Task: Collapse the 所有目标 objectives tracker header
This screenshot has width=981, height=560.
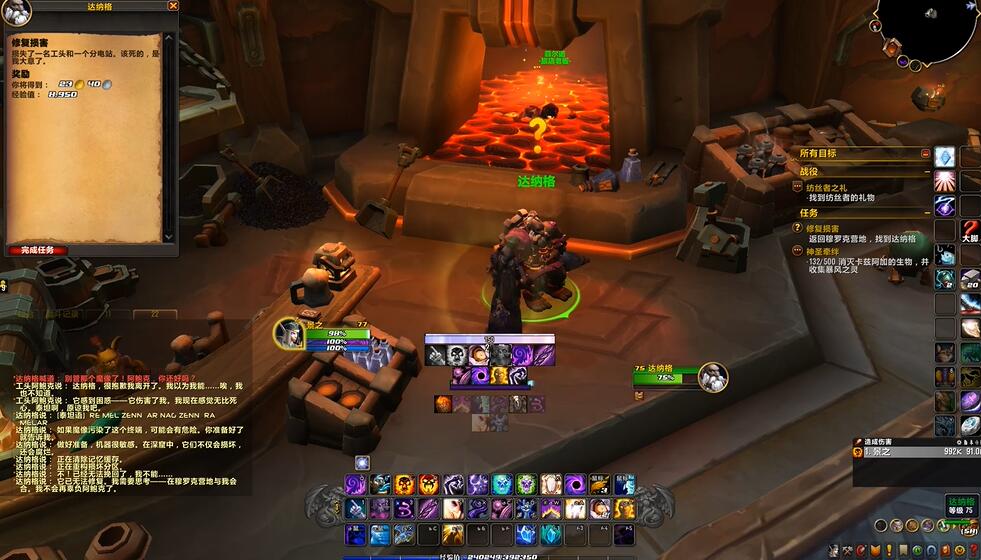Action: (925, 154)
